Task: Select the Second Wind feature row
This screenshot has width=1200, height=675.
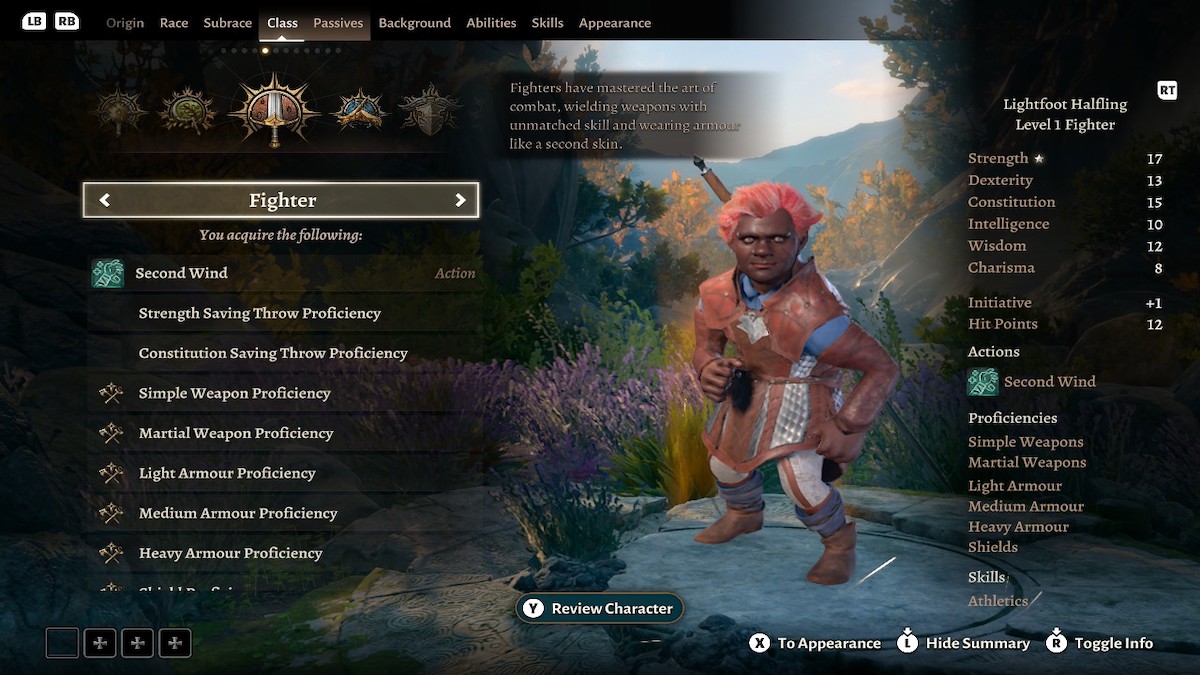Action: click(x=283, y=273)
